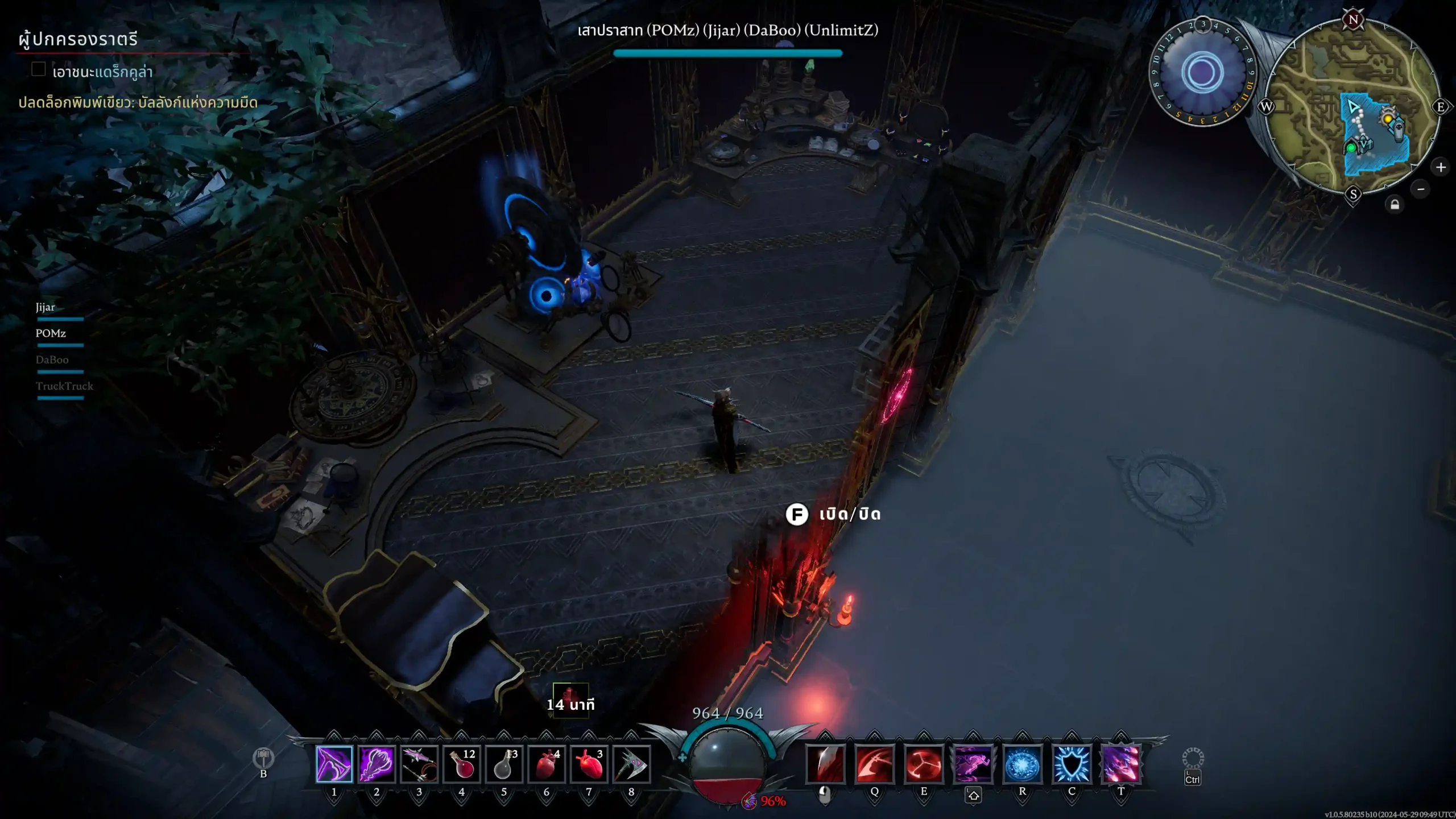Cast the R blue frost orb spell
Screen dimensions: 1456x819
click(1023, 764)
